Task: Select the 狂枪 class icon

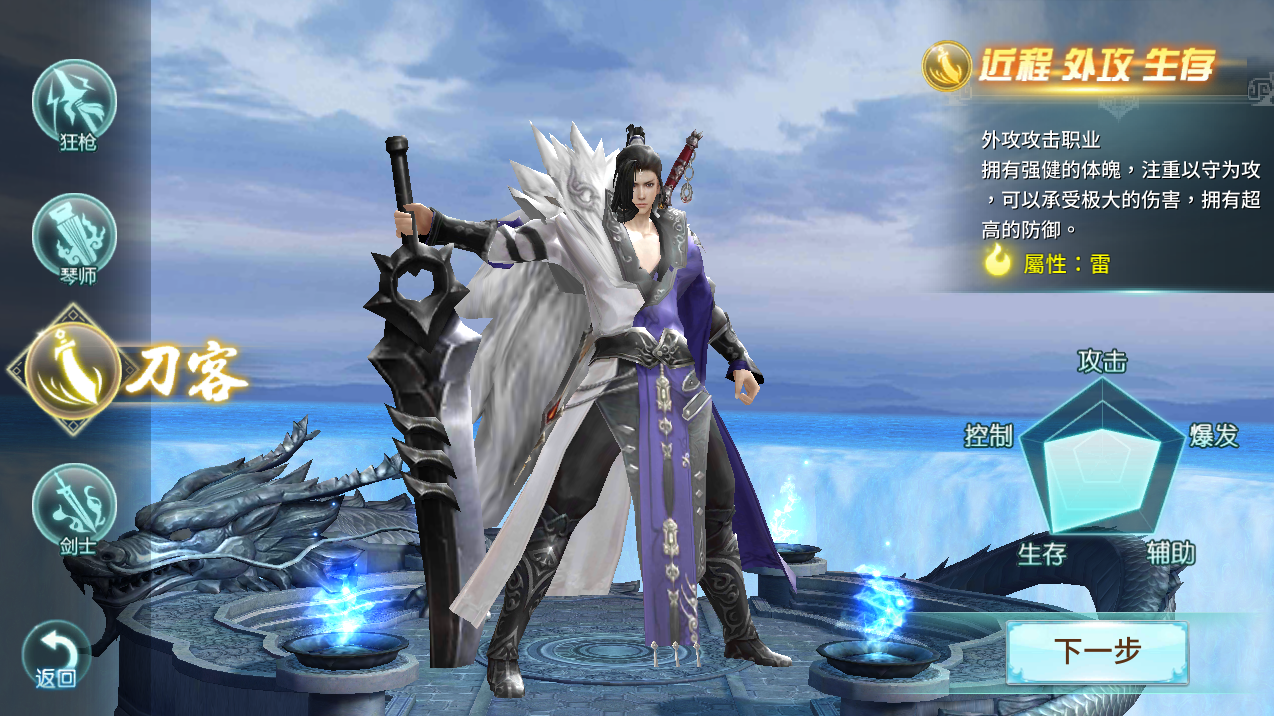Action: 75,102
